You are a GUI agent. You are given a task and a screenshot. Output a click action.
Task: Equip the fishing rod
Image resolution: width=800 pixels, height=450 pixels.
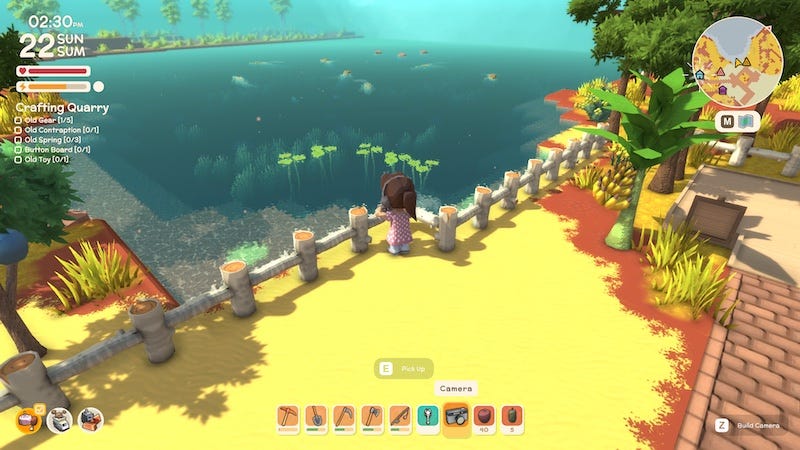click(400, 415)
